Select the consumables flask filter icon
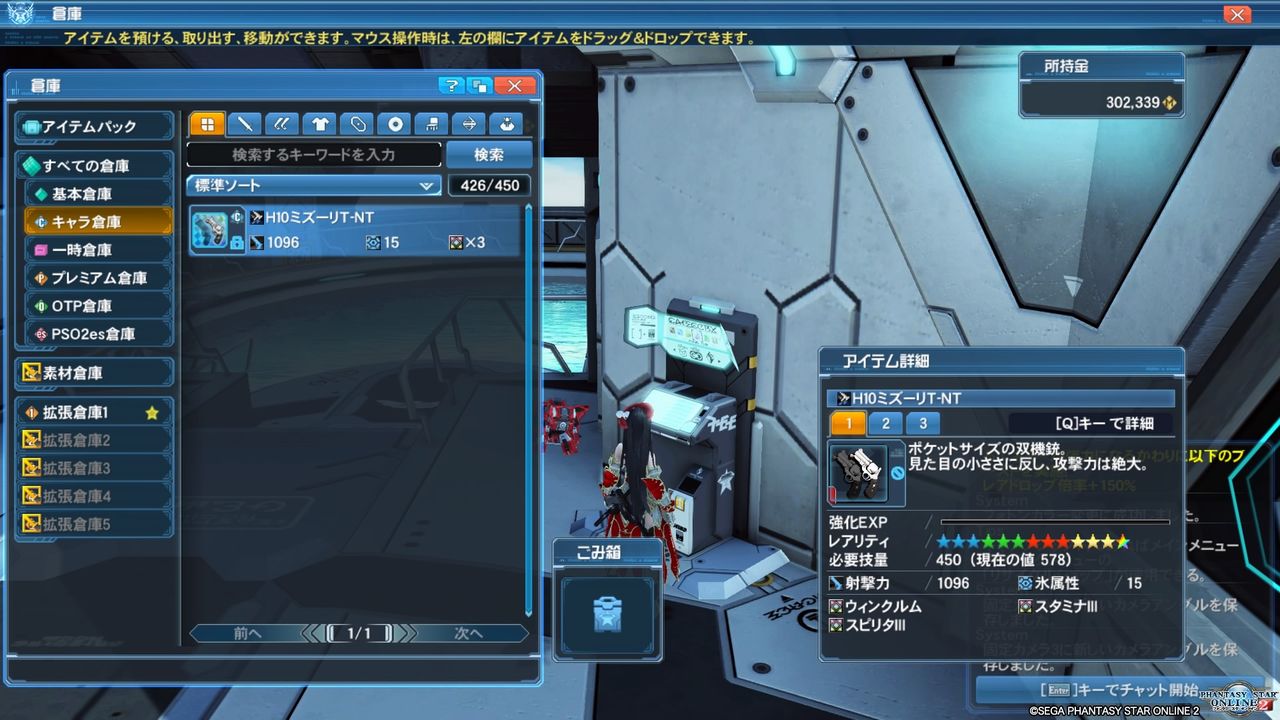The image size is (1280, 720). (508, 124)
